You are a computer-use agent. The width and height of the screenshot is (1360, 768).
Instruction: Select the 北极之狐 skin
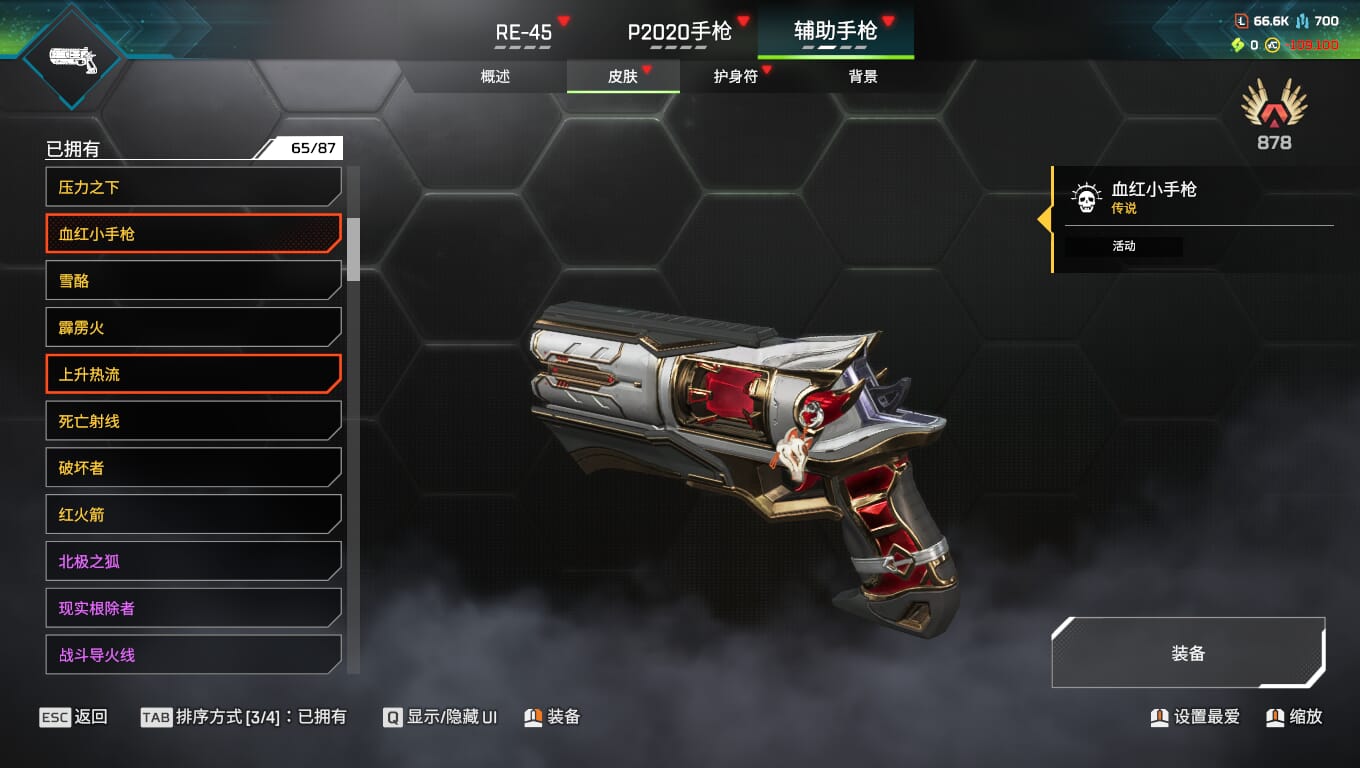click(193, 561)
